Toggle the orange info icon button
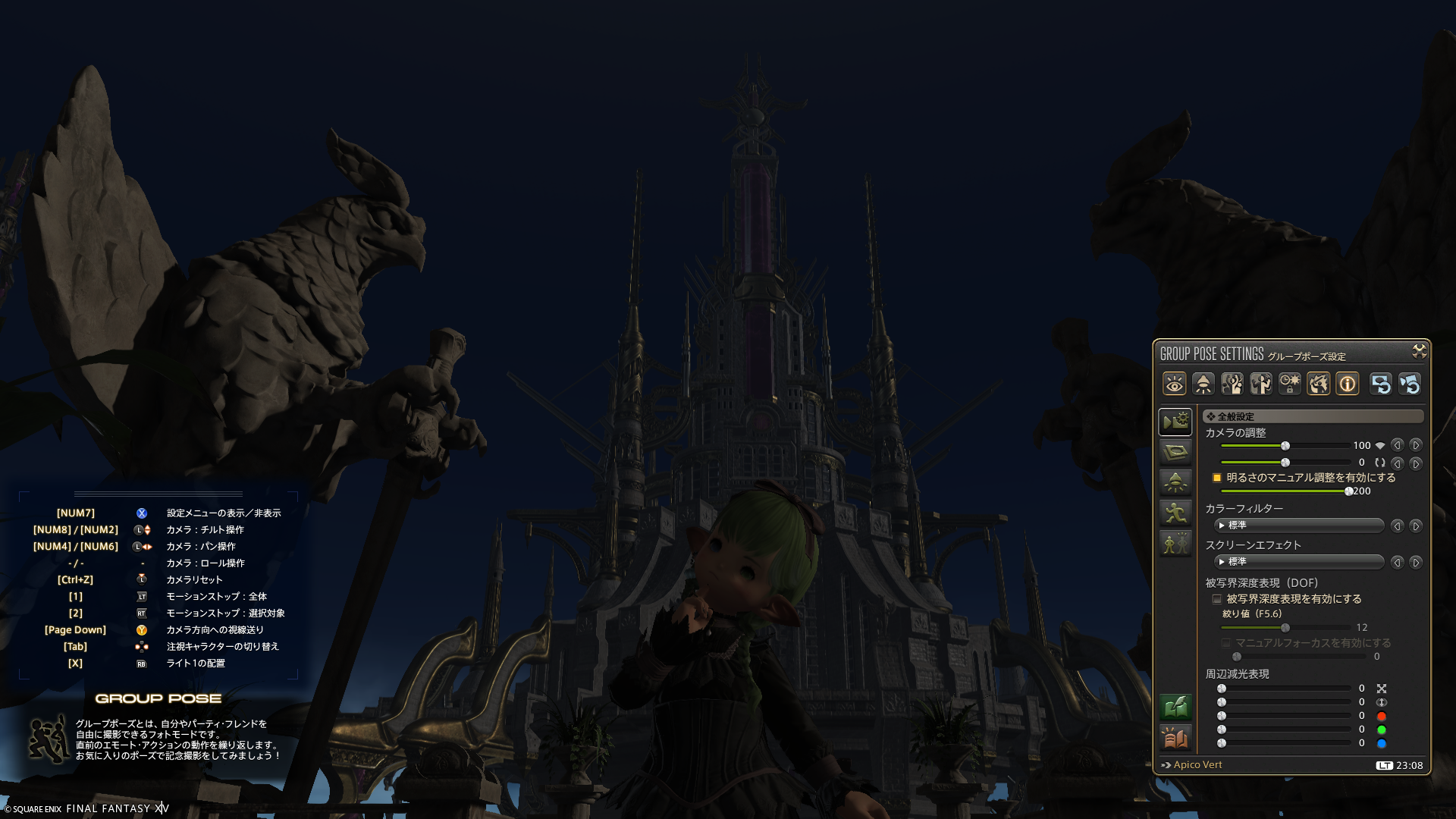The image size is (1456, 819). 1348,384
